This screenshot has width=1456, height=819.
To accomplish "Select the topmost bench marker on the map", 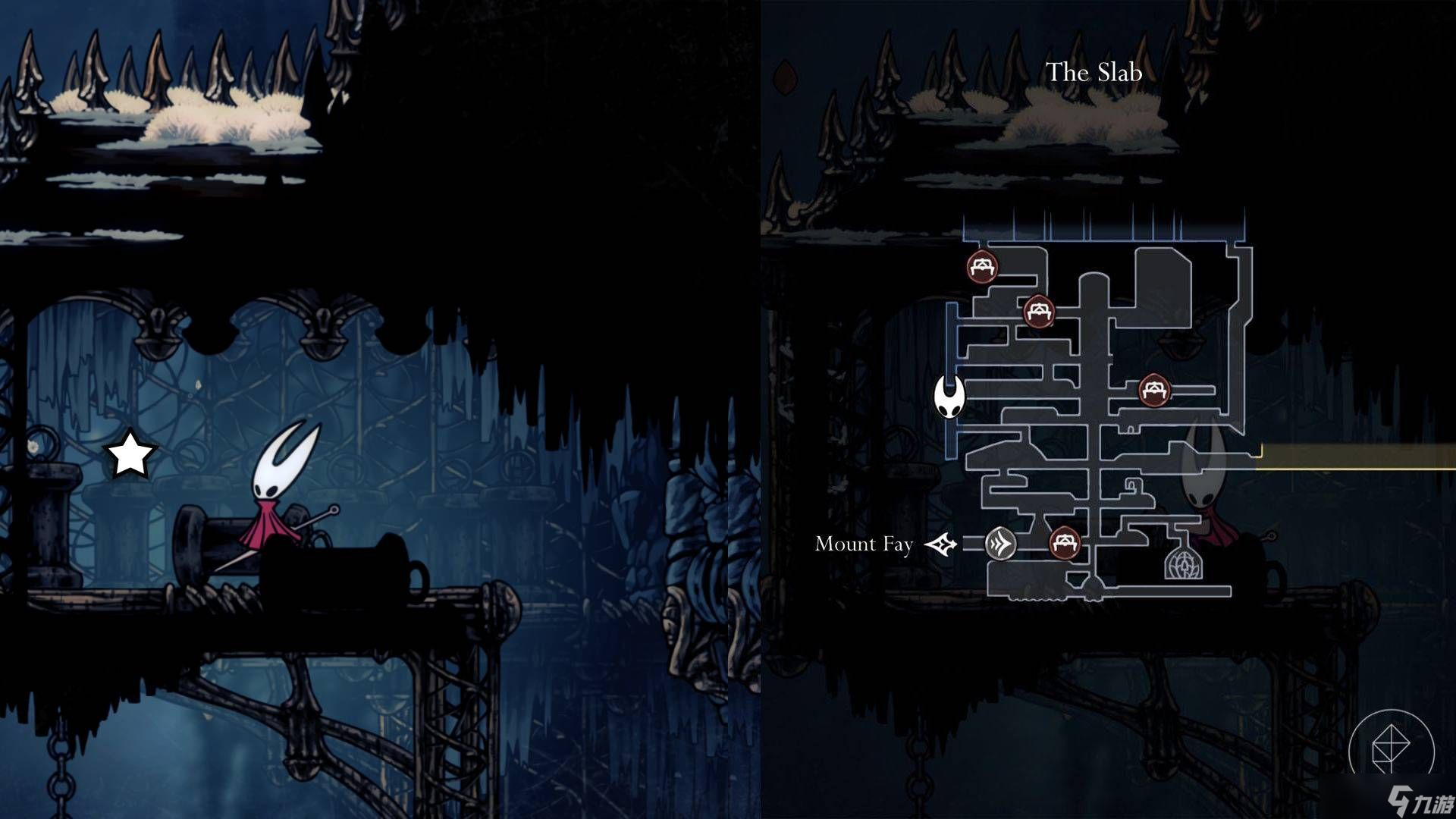I will click(x=982, y=267).
